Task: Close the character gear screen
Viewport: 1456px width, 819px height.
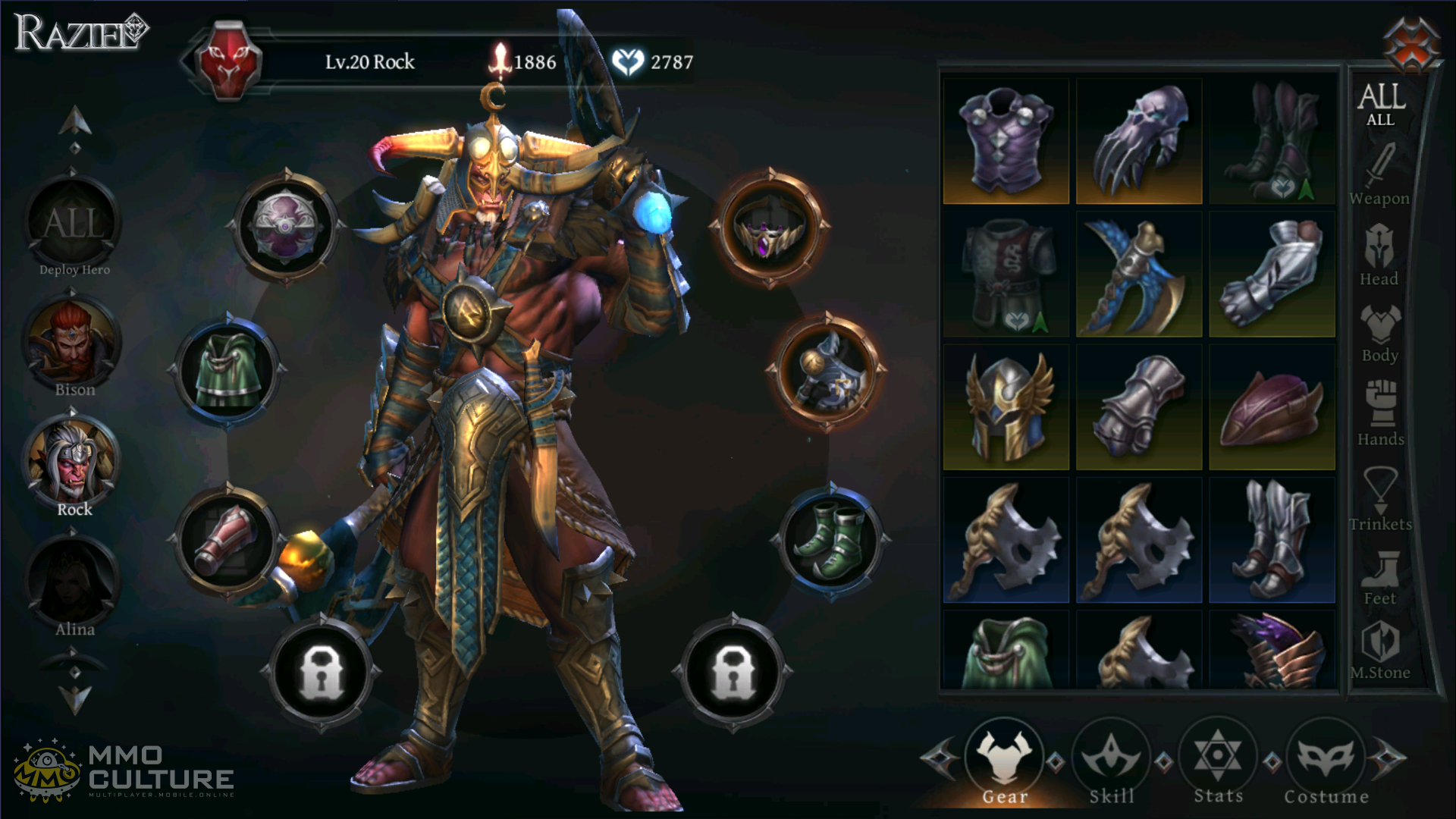Action: coord(1411,43)
